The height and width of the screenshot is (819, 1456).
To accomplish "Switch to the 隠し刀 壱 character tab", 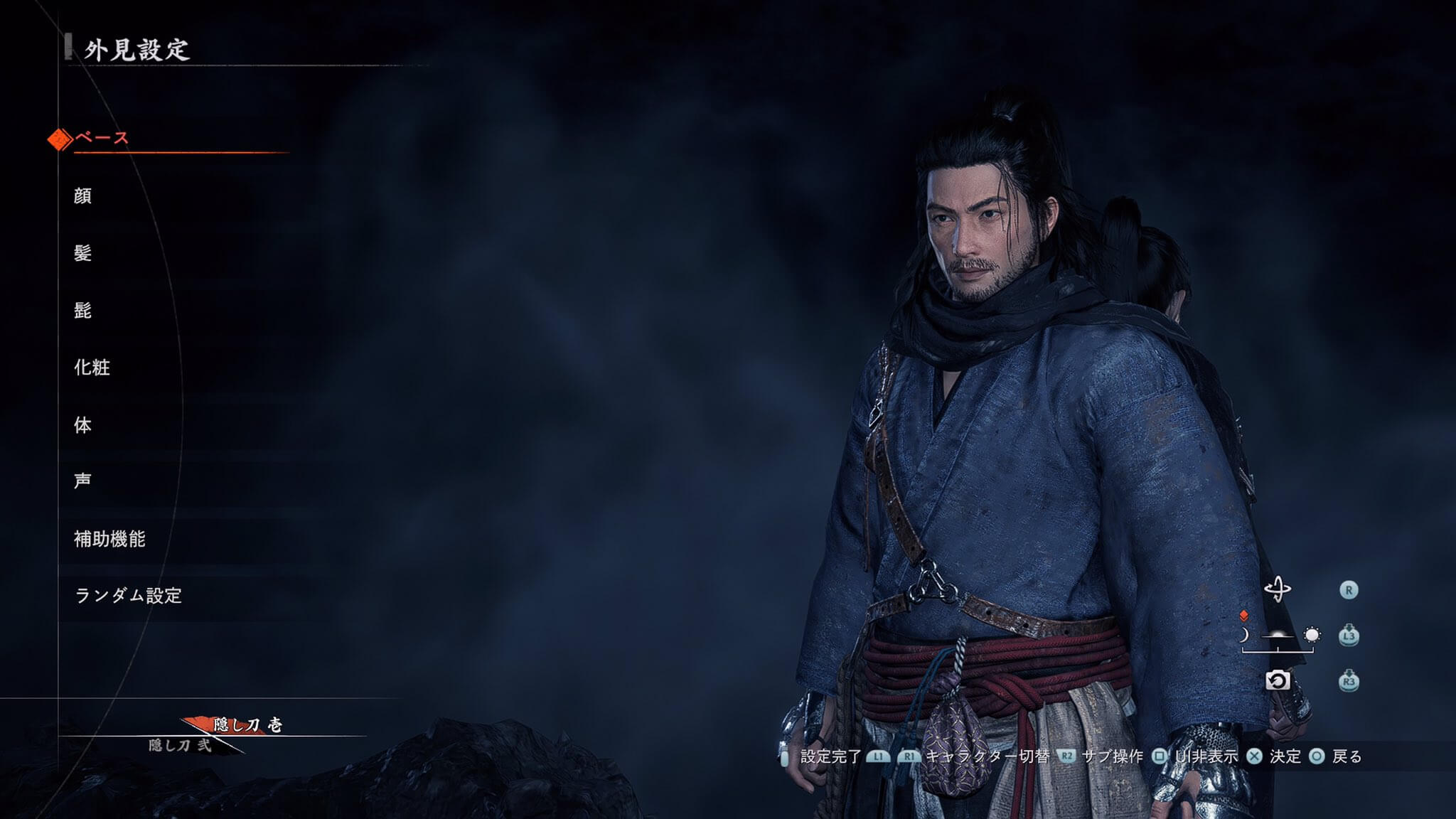I will coord(247,725).
